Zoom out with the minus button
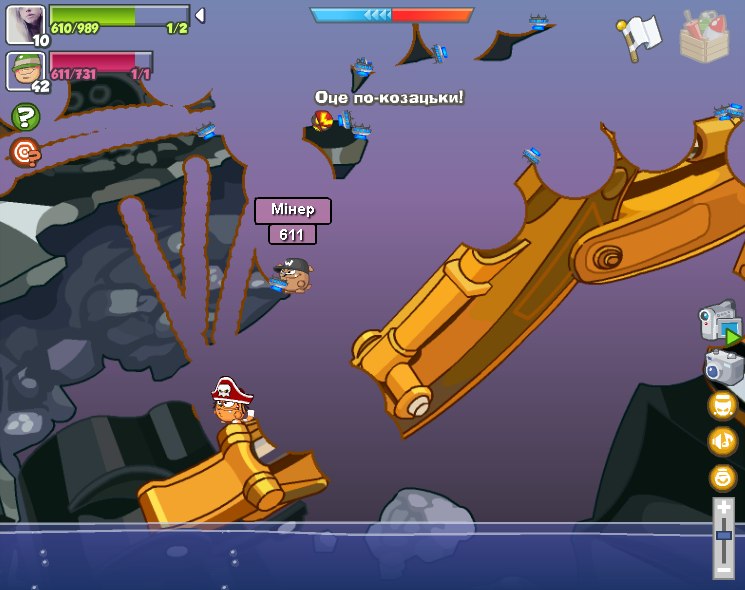Screen dimensions: 745x590 [724, 569]
